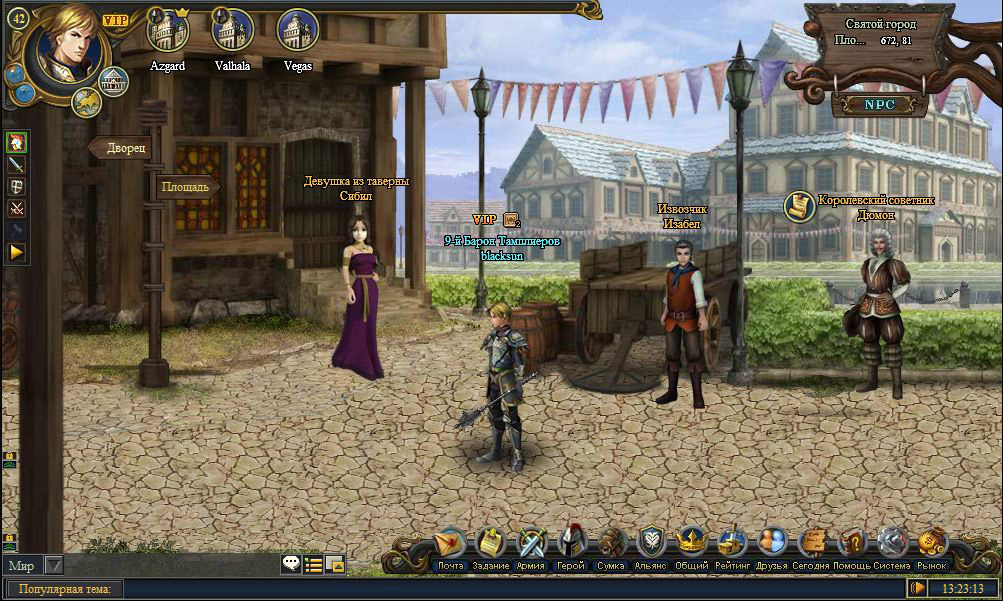Open the Задание quest scroll

491,544
